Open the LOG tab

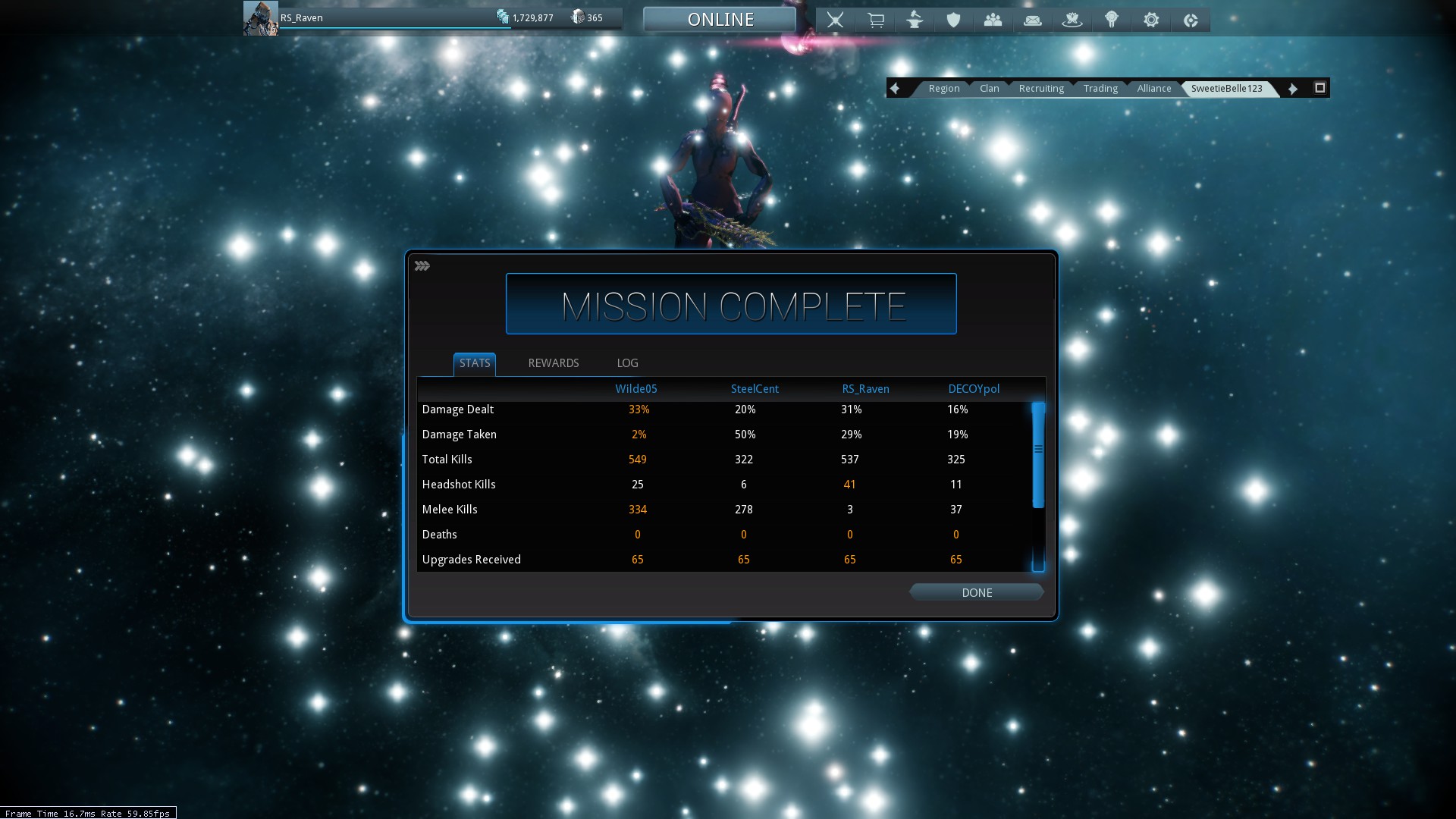[x=627, y=363]
